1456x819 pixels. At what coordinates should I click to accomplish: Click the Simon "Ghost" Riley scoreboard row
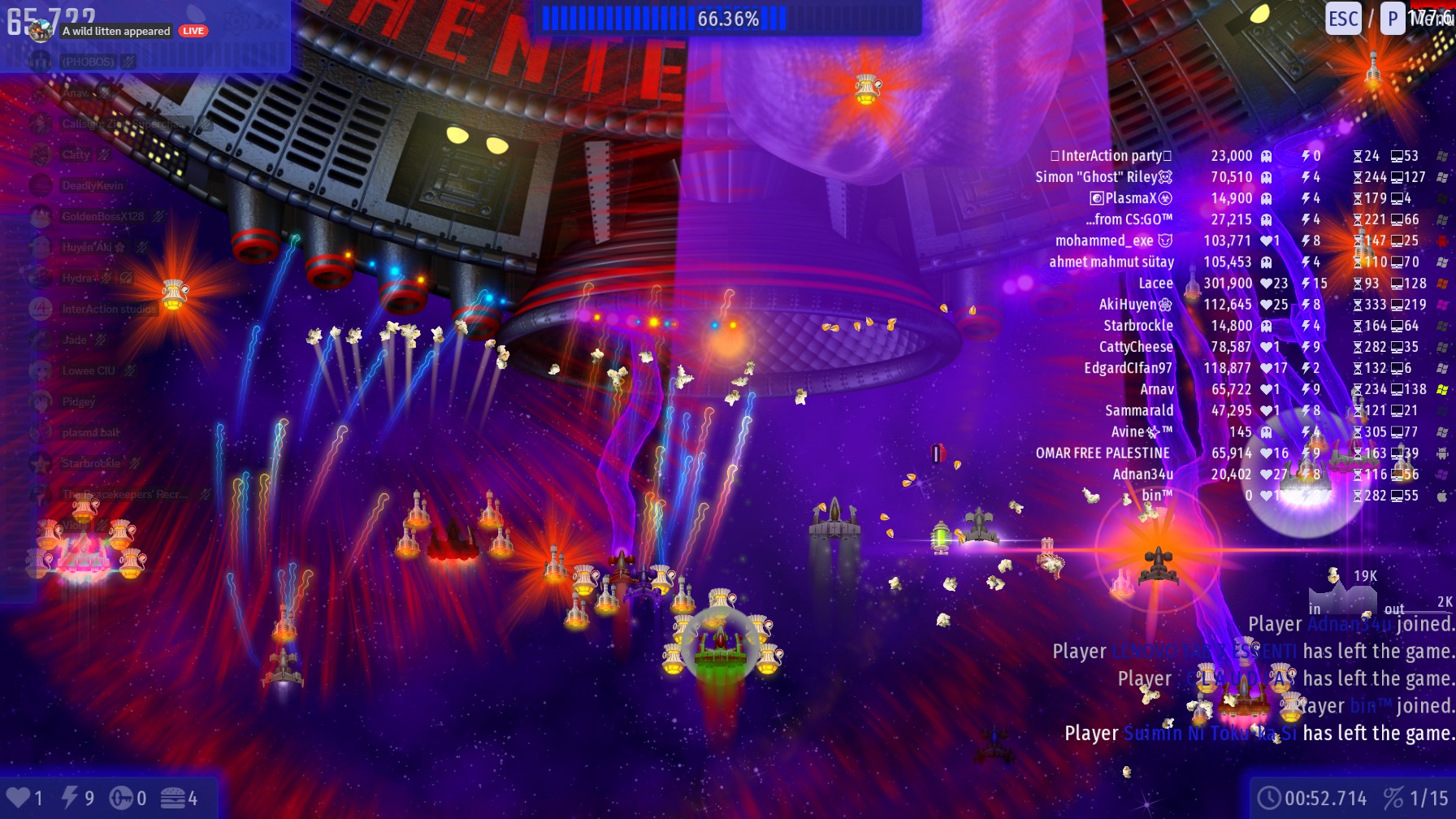click(1103, 177)
